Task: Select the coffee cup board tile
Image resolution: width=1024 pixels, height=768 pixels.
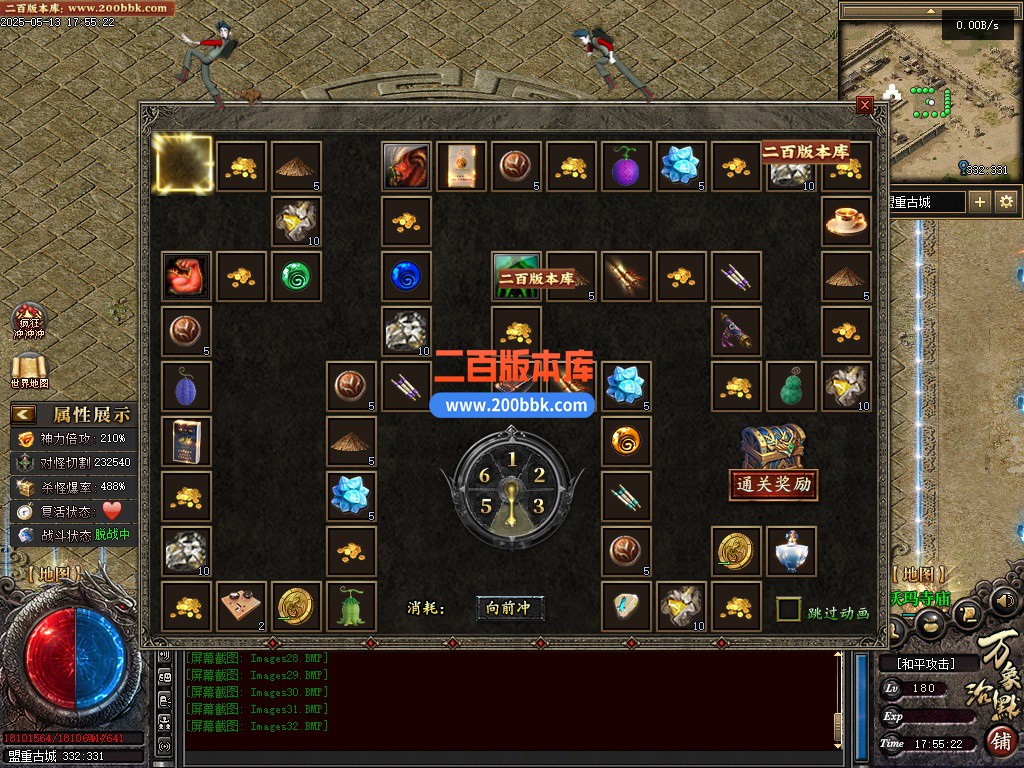Action: [846, 221]
